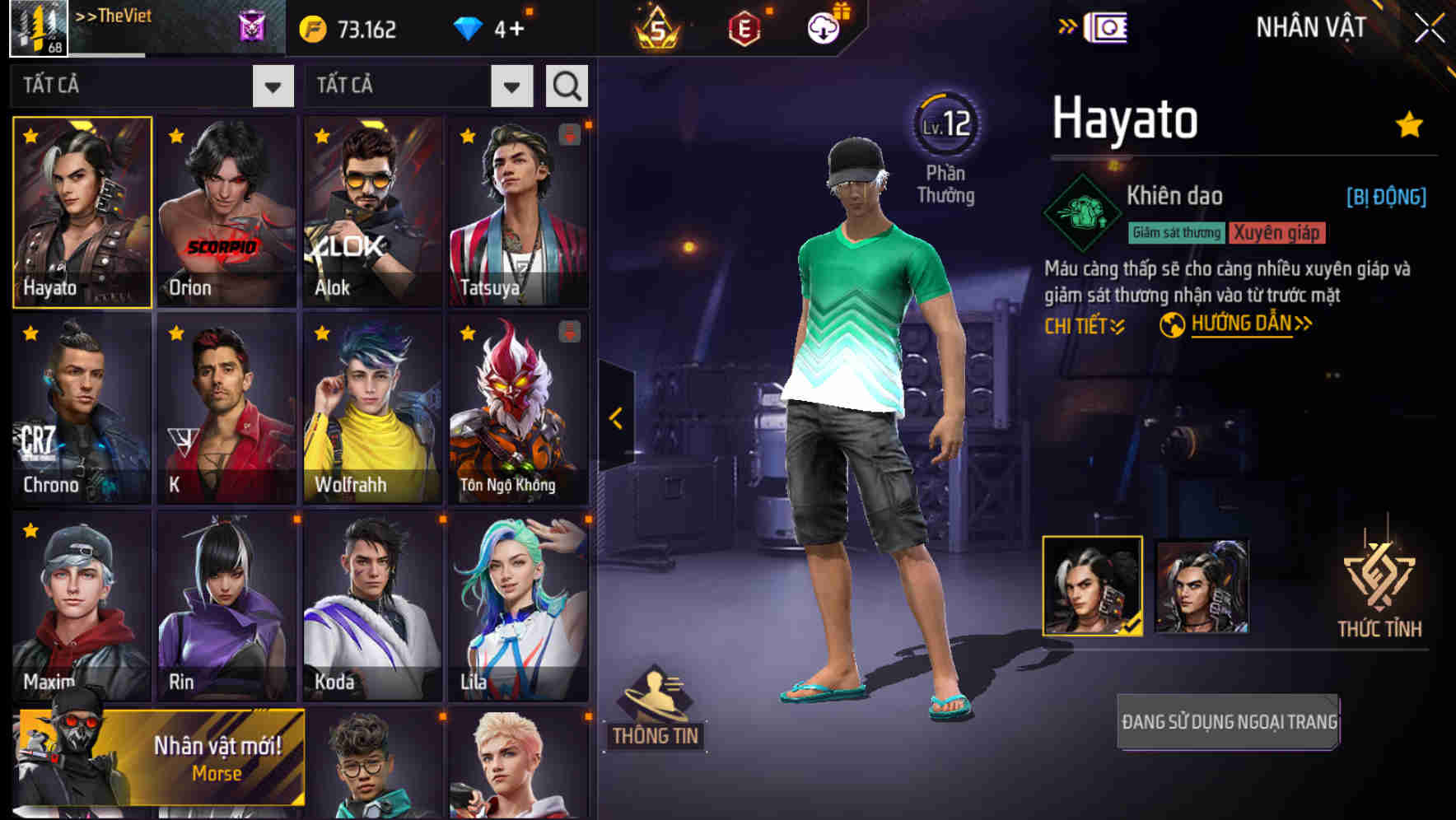Select the search magnifier icon

pyautogui.click(x=566, y=85)
